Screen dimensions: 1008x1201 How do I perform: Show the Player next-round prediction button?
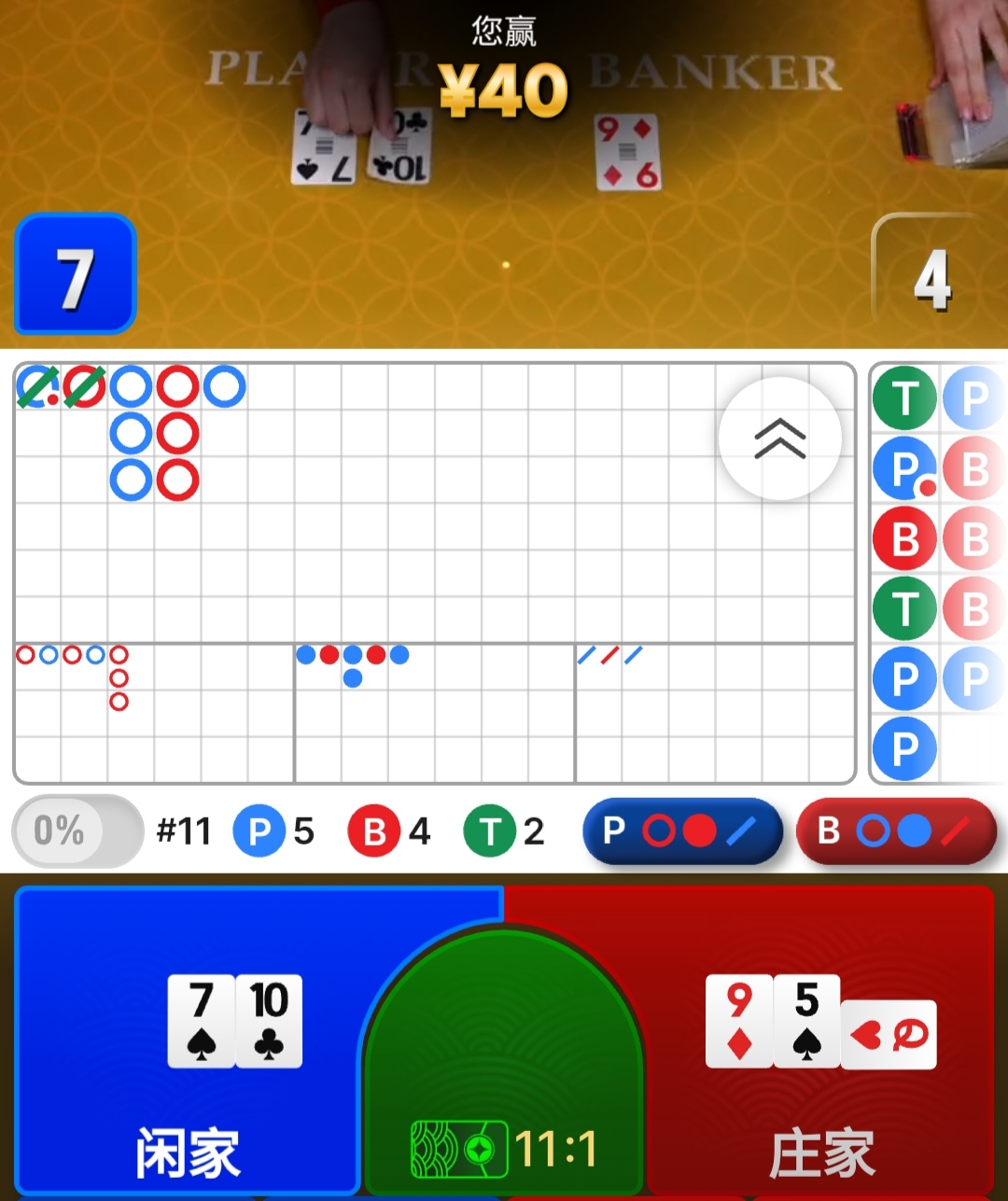(x=681, y=831)
